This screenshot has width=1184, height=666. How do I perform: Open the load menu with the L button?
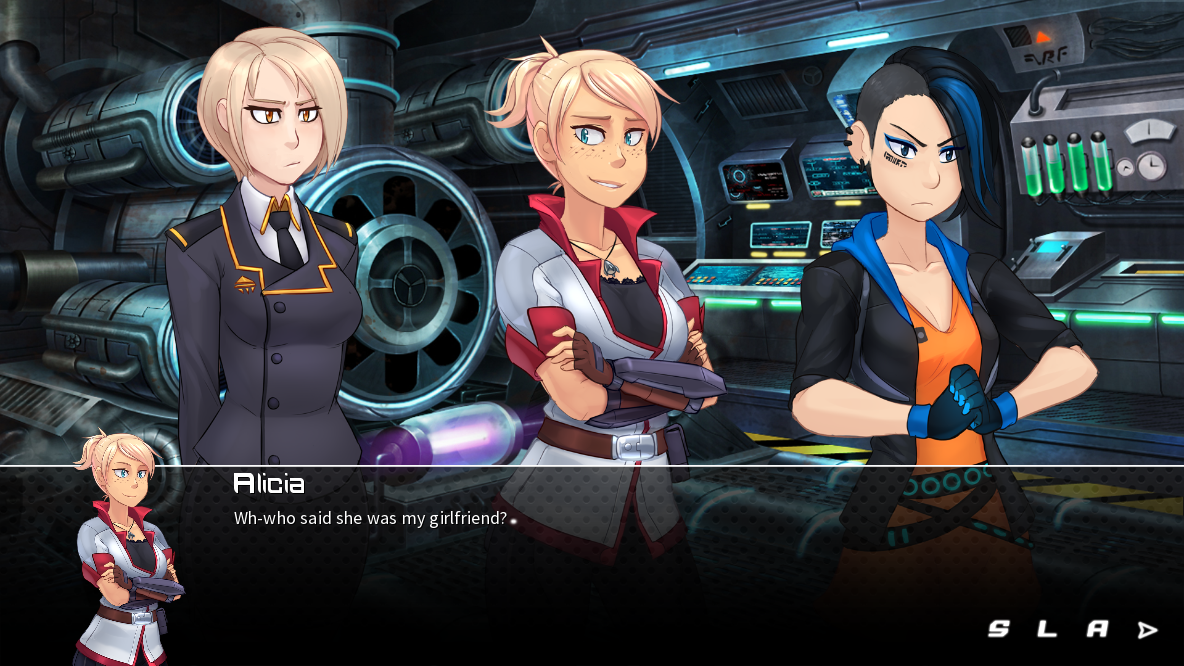(1047, 629)
